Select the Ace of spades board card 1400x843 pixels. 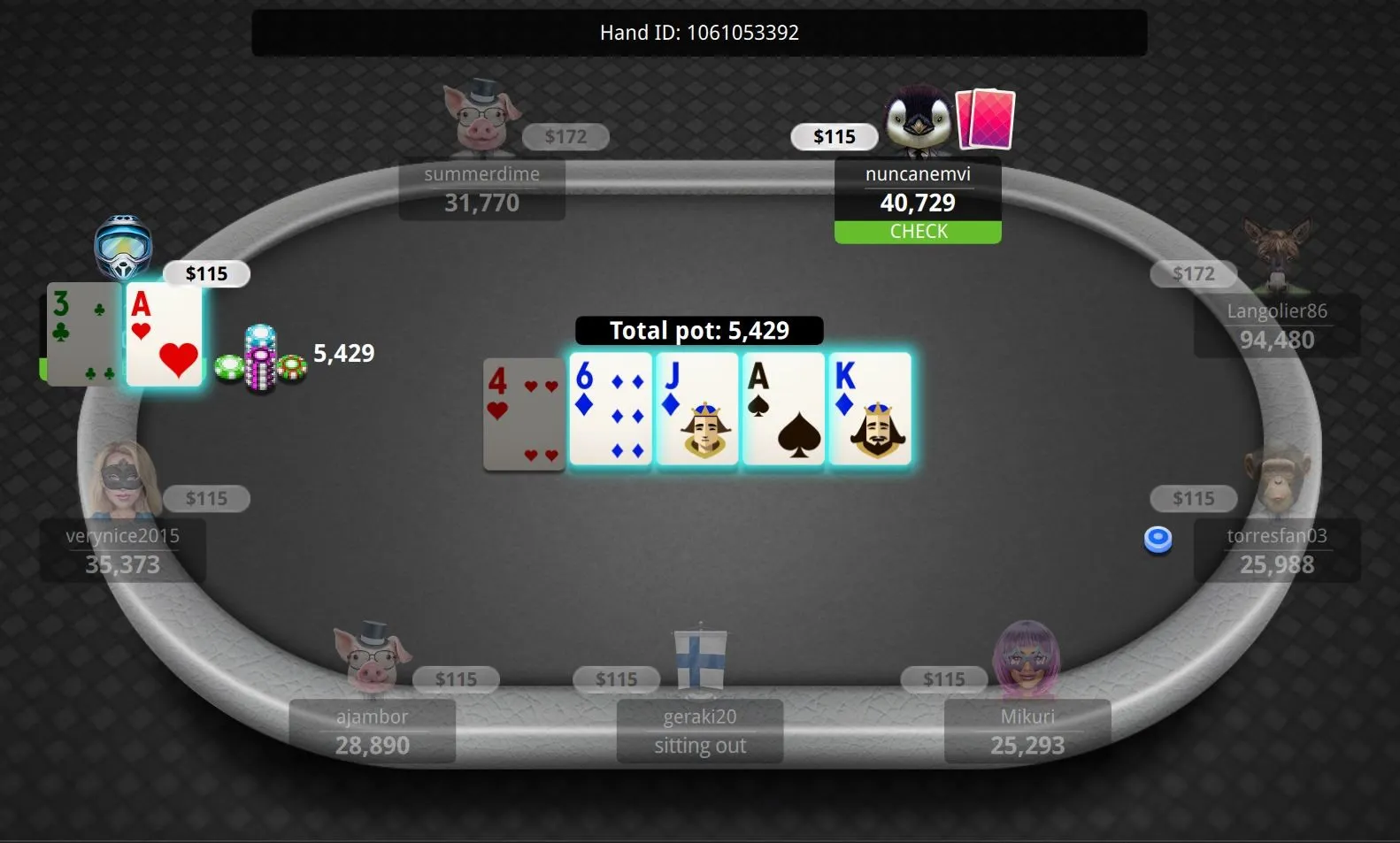click(x=784, y=409)
